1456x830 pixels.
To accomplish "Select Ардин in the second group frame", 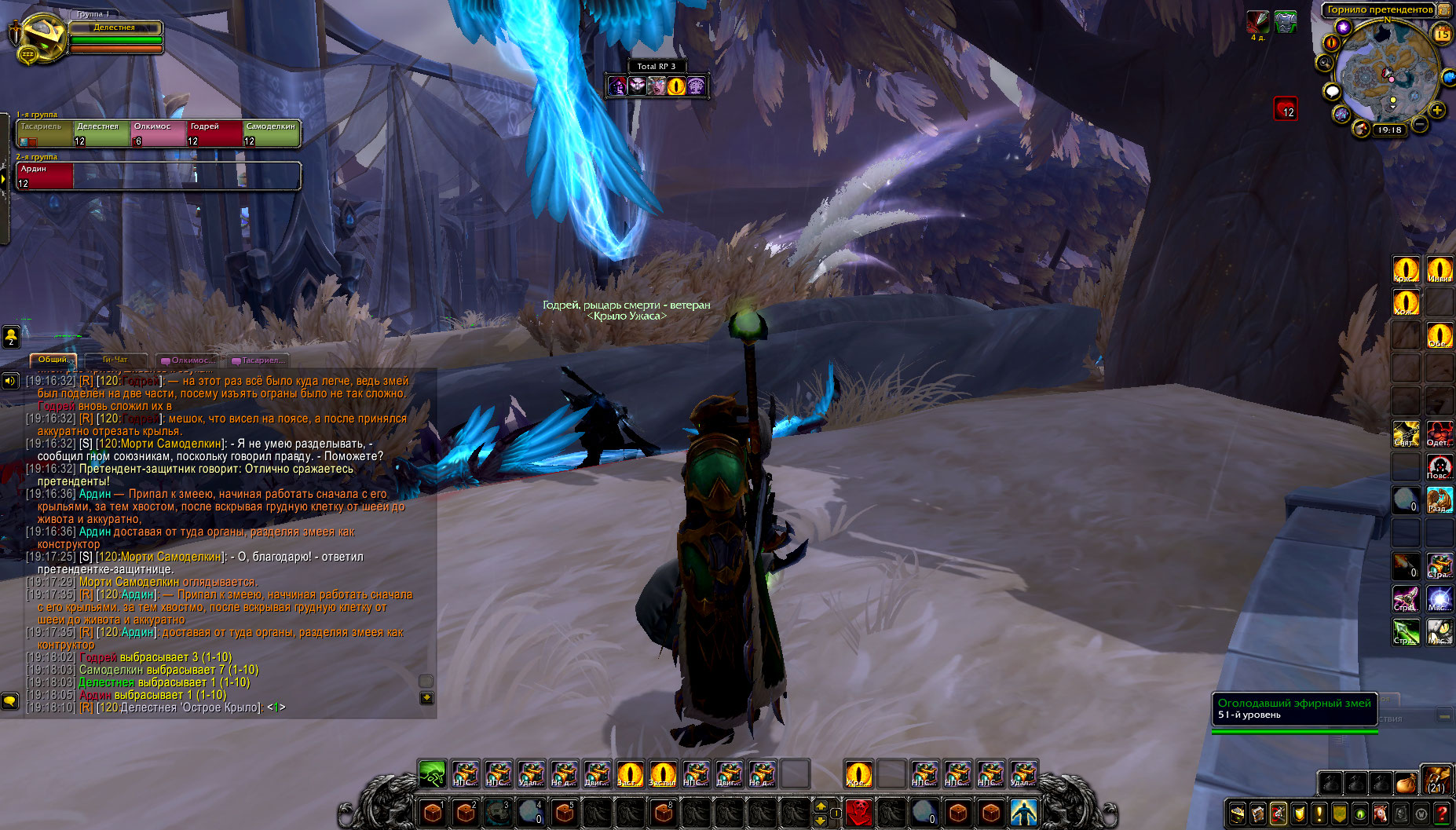I will click(45, 176).
